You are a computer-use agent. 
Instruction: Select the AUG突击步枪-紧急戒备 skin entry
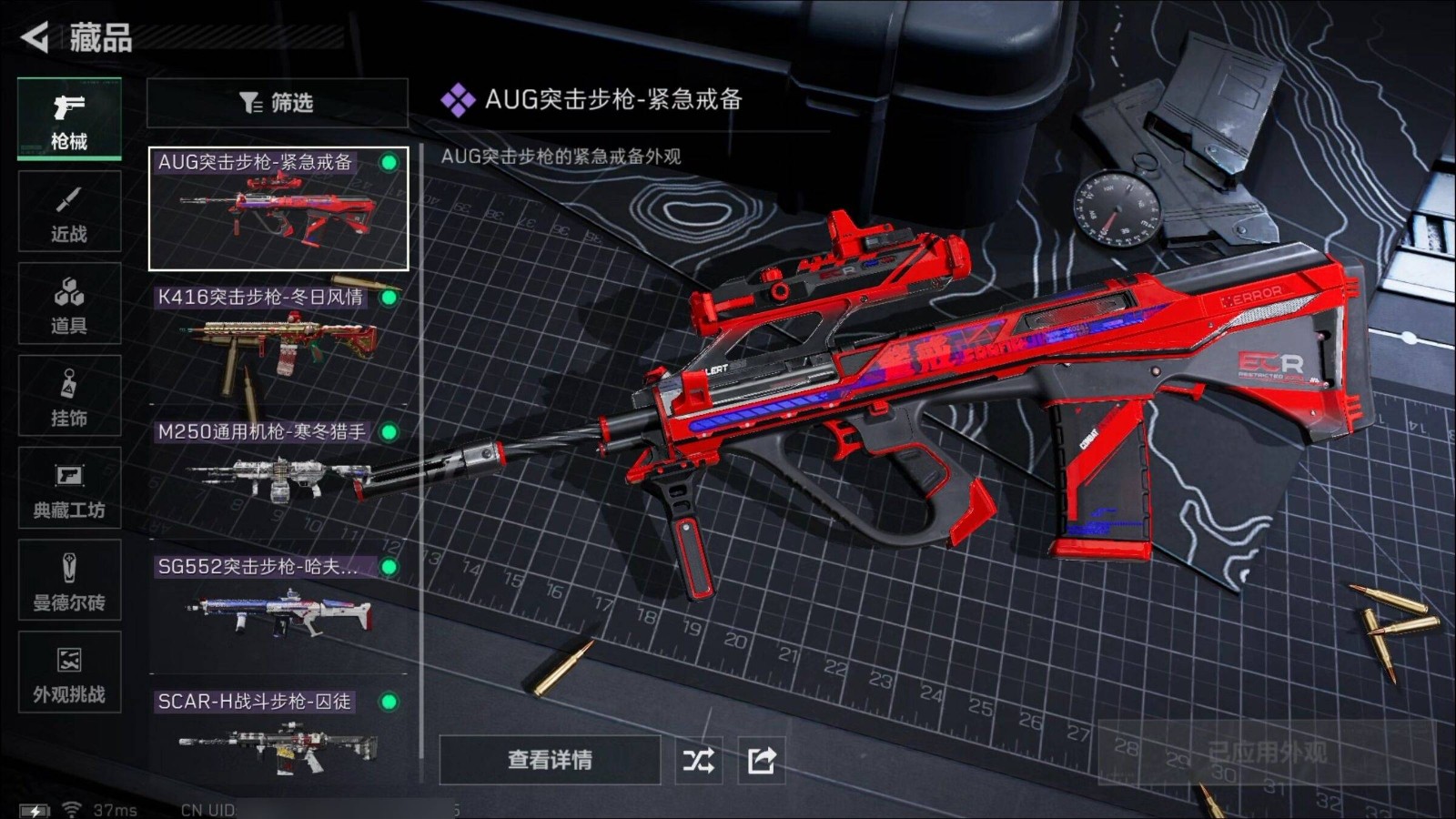point(278,209)
